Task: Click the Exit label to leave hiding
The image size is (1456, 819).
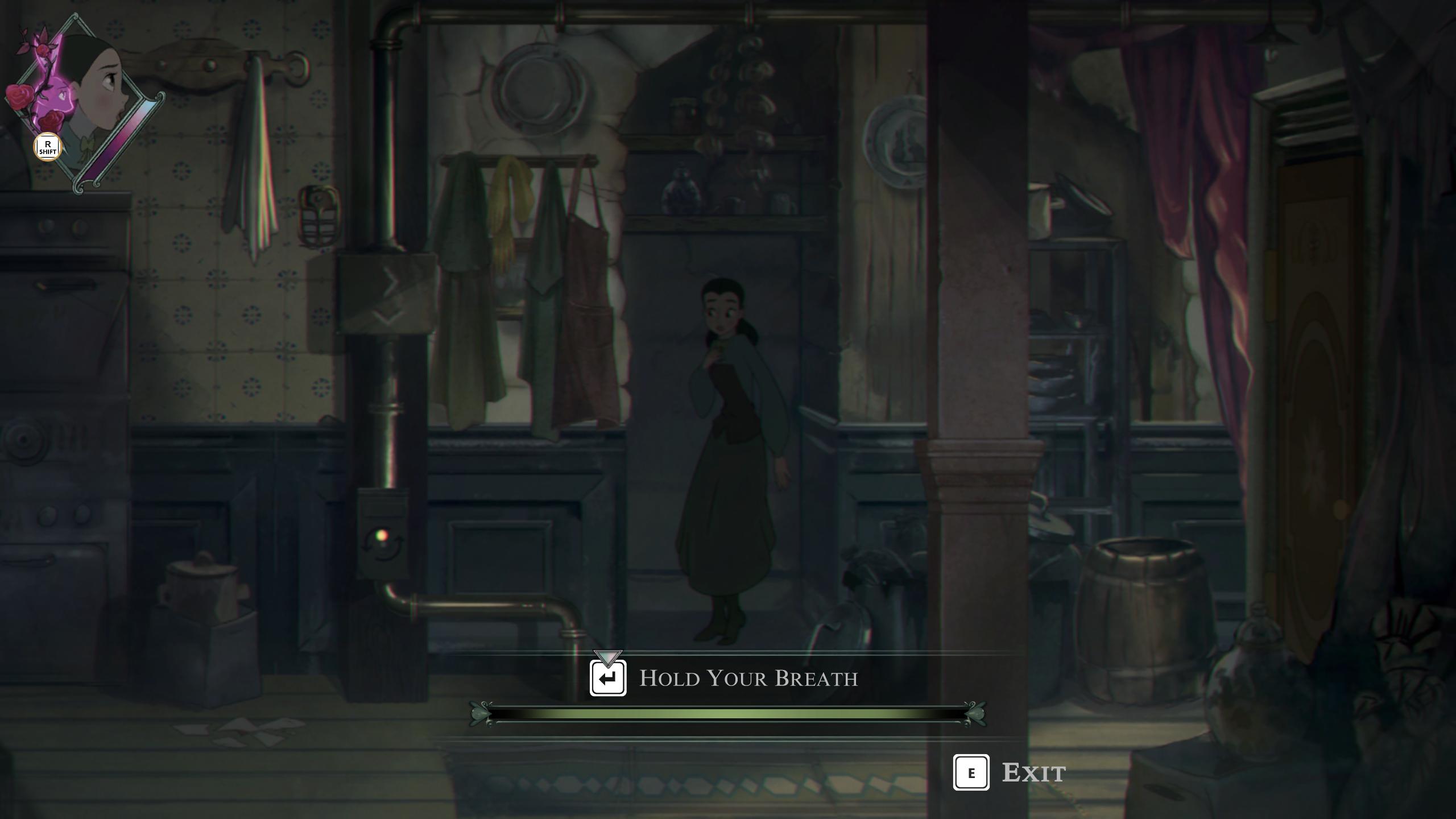Action: pos(1033,773)
